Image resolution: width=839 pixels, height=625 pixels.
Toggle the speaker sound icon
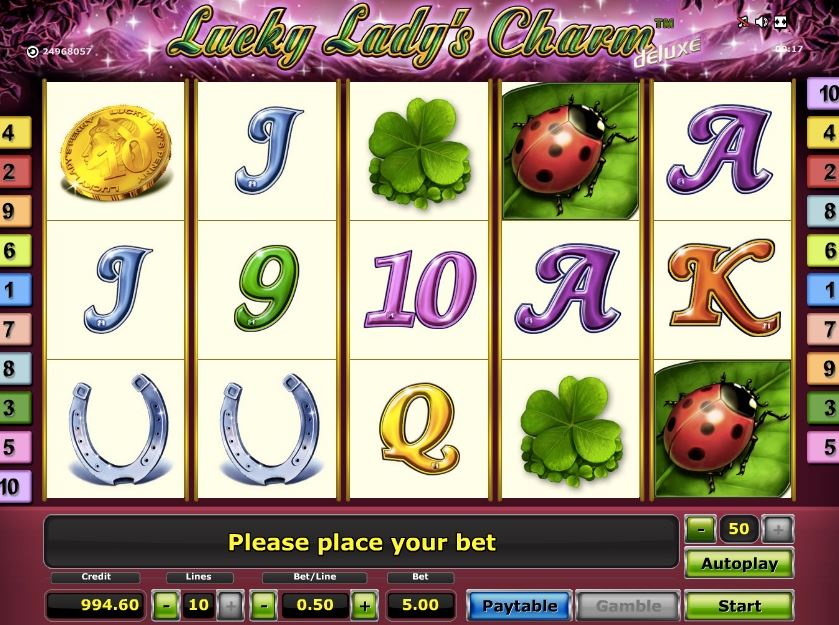coord(762,21)
